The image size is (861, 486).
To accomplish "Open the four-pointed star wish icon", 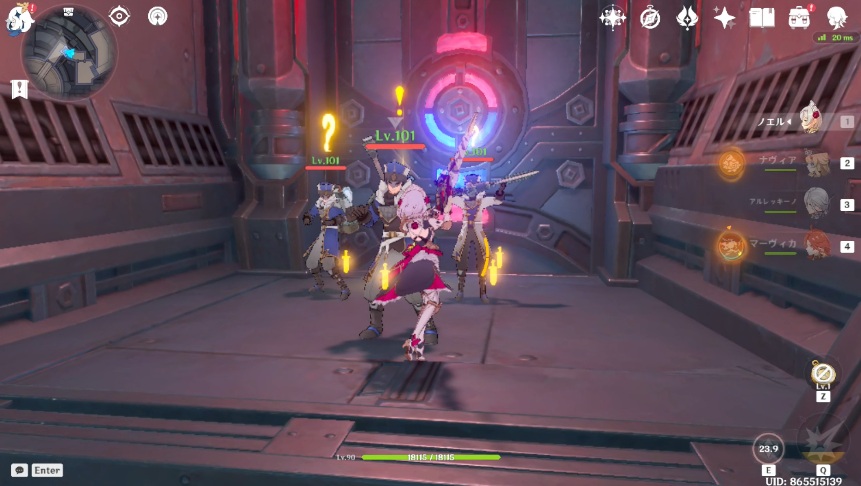I will (x=725, y=17).
